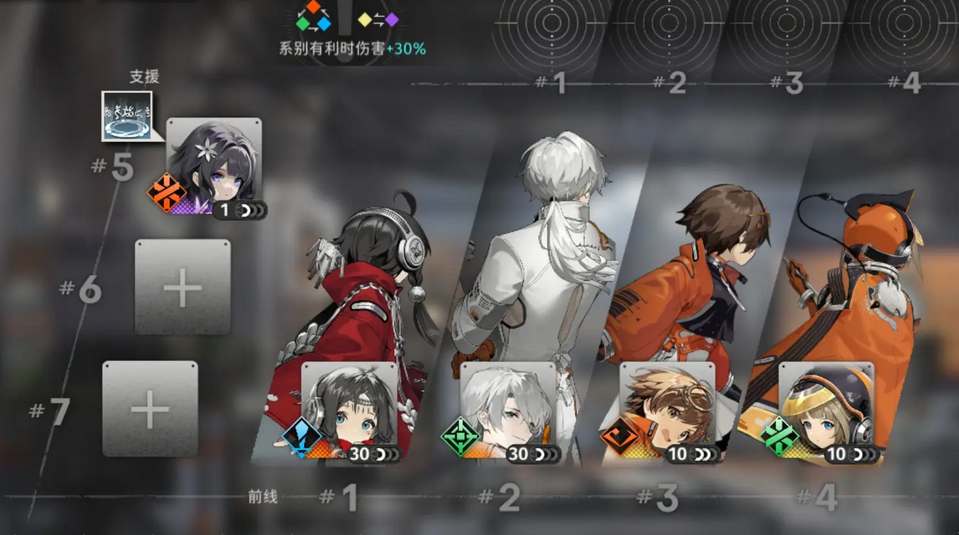Select the support character portrait in slot #5
The height and width of the screenshot is (535, 959).
[x=213, y=166]
